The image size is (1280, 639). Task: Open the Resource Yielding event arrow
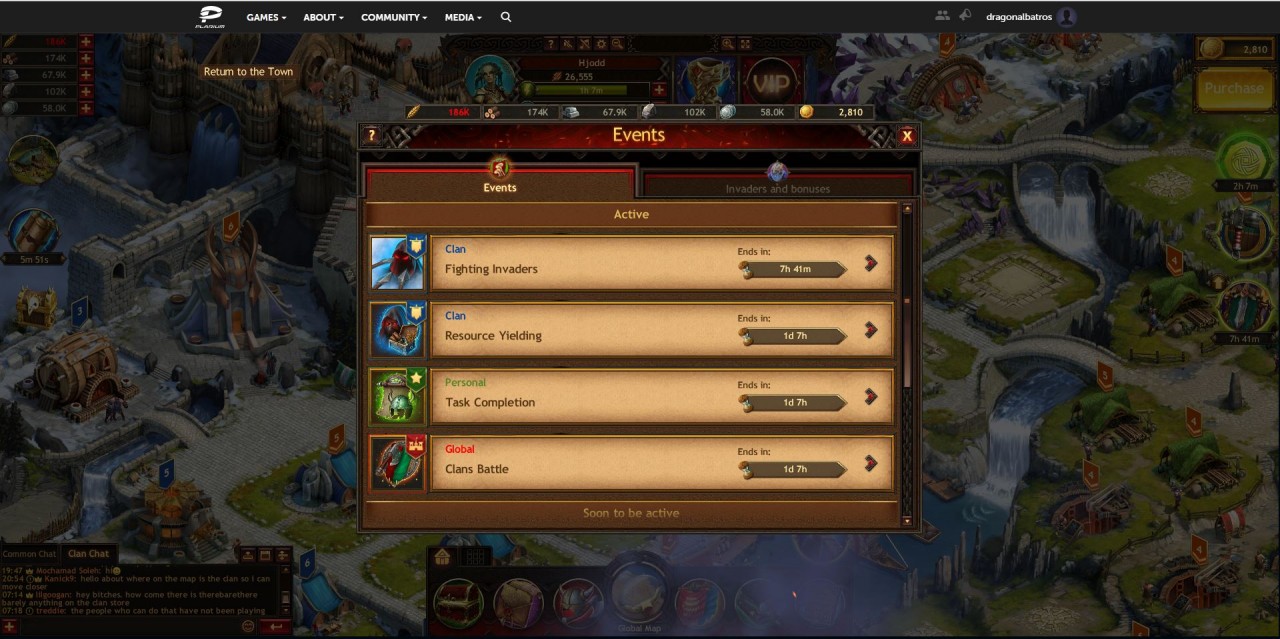870,330
